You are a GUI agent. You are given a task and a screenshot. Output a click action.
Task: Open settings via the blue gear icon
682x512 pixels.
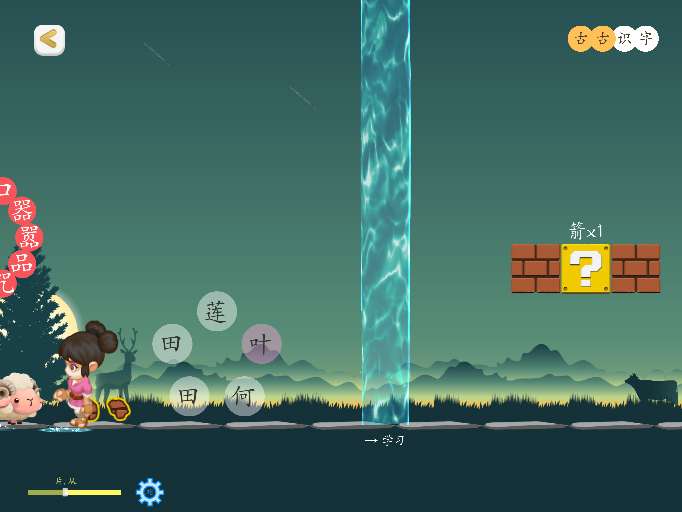pyautogui.click(x=149, y=491)
